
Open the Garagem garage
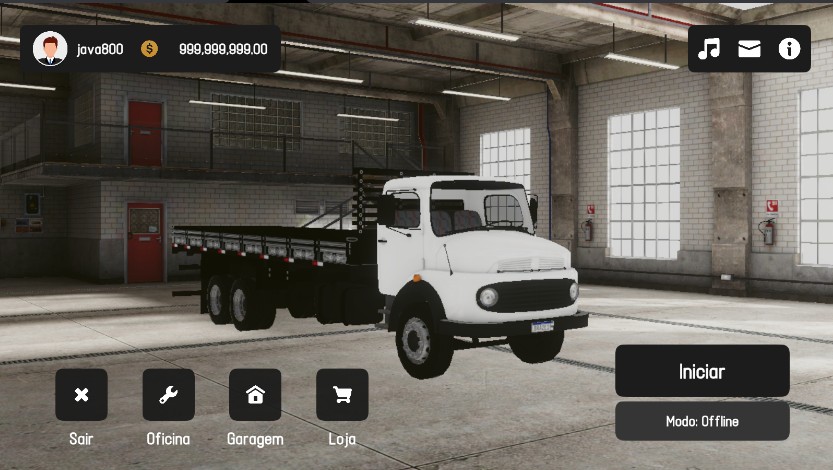(255, 395)
